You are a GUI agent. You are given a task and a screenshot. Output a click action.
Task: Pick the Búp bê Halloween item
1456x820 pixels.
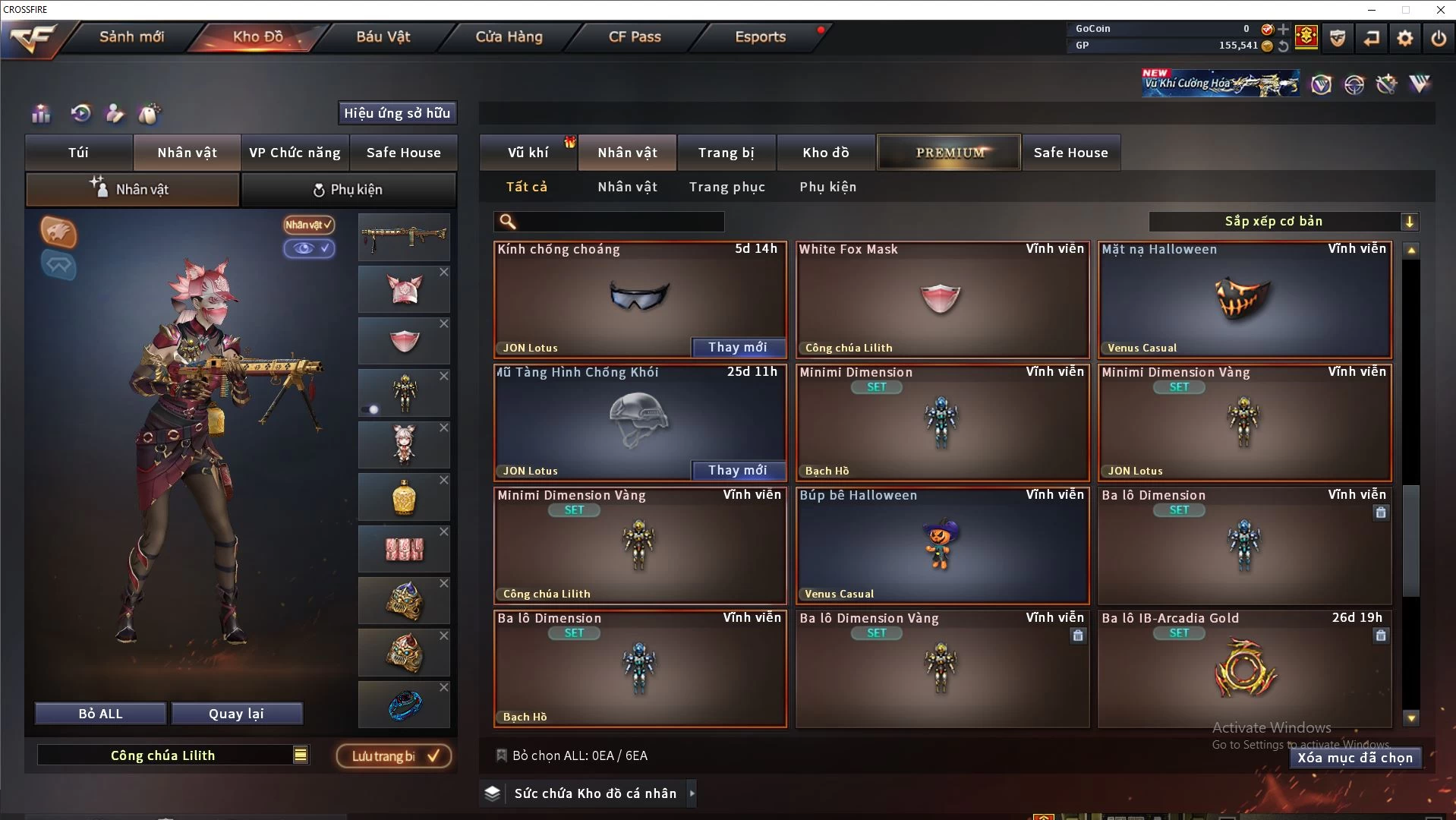[941, 545]
